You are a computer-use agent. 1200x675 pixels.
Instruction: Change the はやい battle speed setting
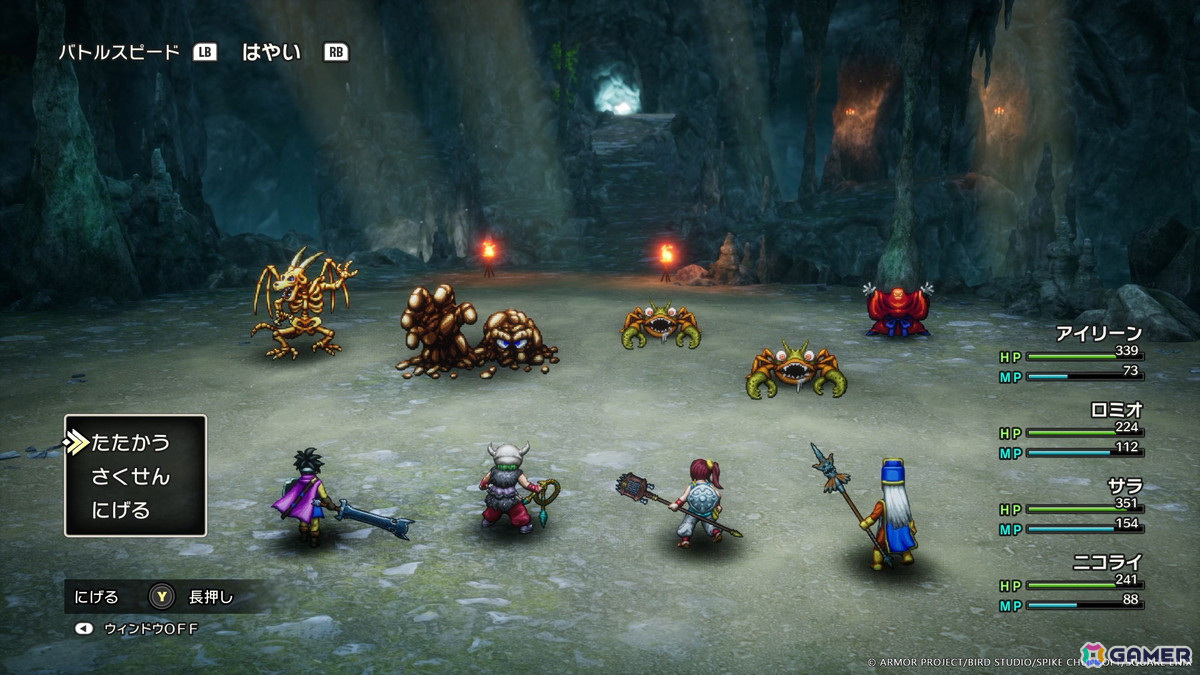[x=271, y=52]
